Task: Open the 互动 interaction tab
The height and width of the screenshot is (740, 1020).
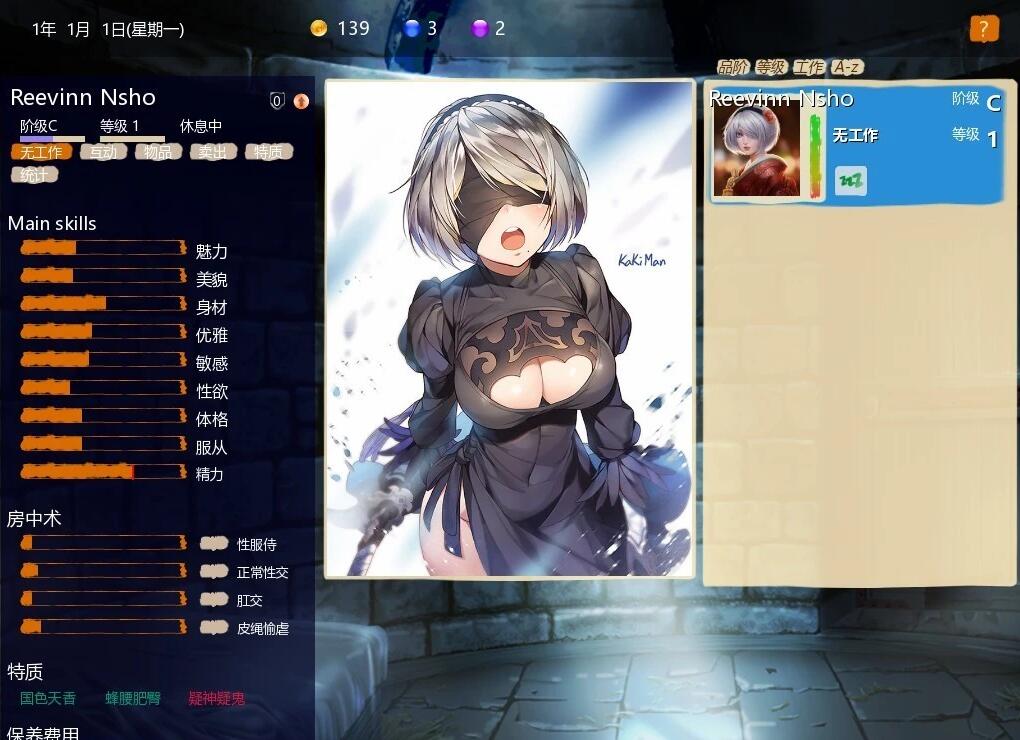Action: (x=103, y=152)
